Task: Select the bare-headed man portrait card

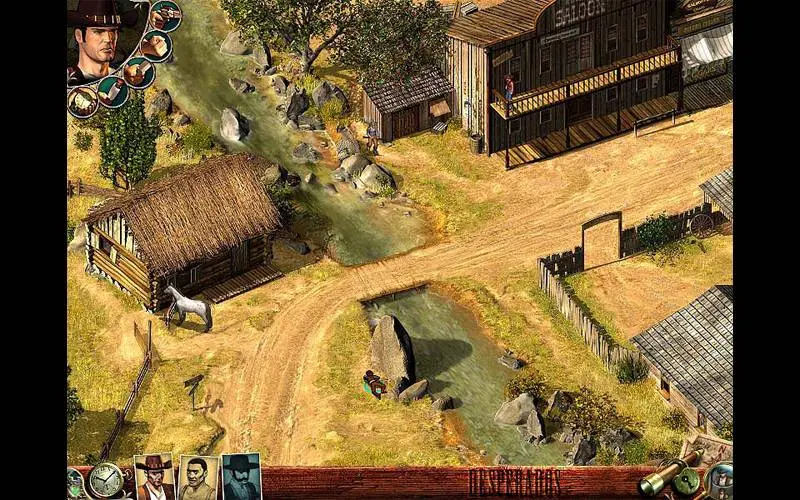Action: click(198, 478)
